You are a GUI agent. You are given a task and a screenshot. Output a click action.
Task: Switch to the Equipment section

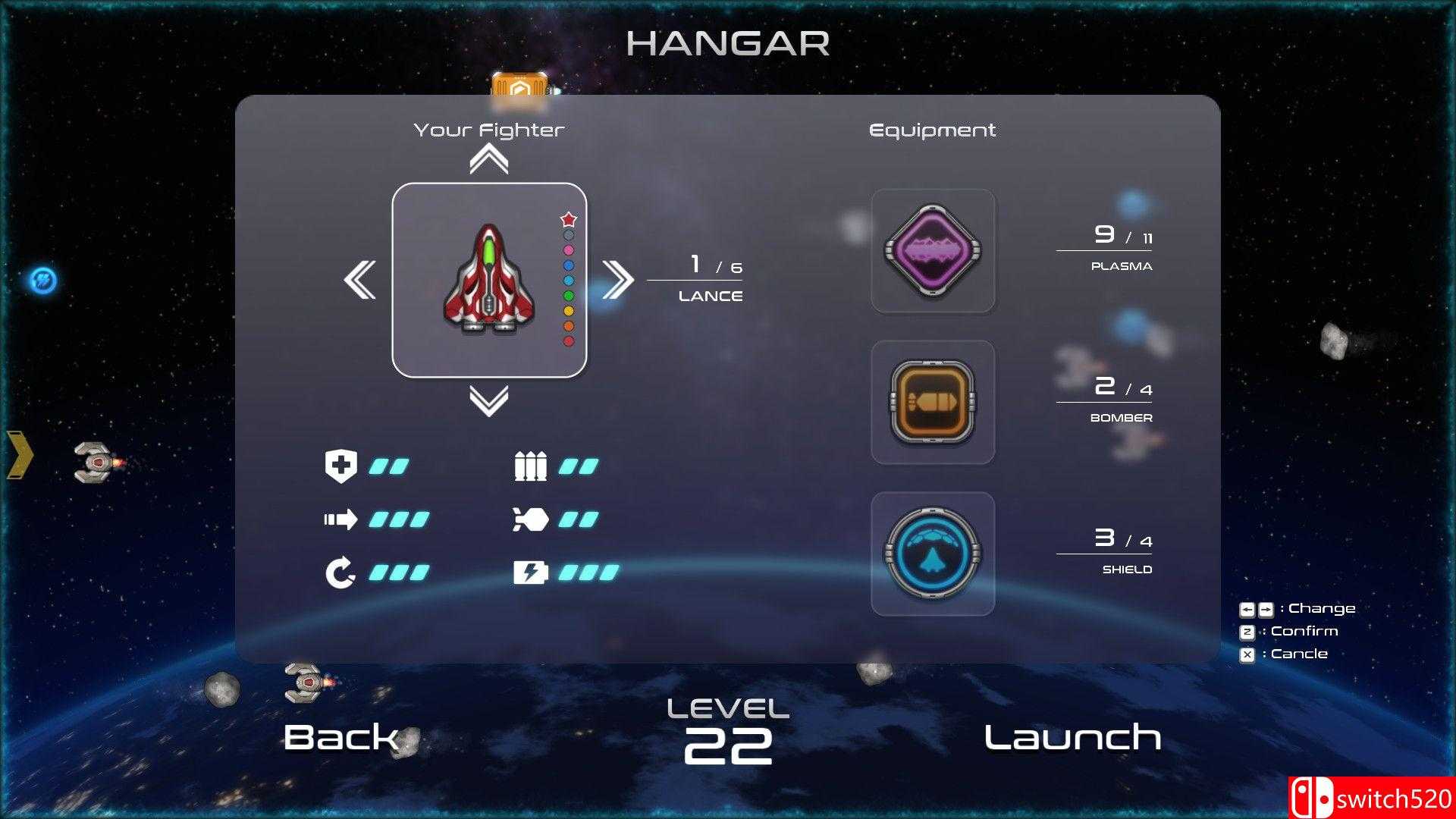point(932,129)
